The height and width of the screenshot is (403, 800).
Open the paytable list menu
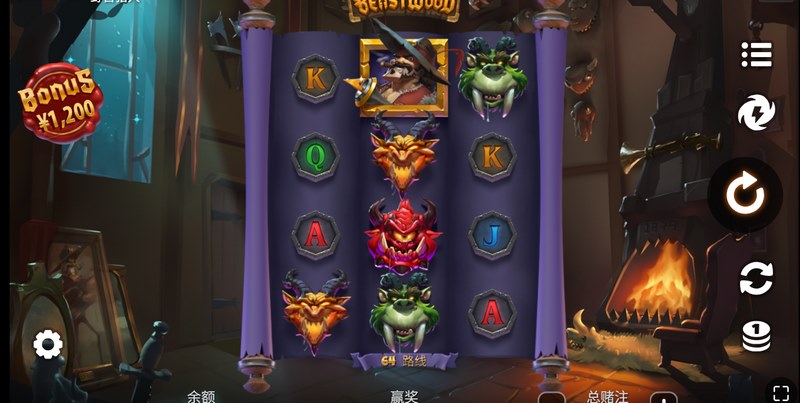pyautogui.click(x=756, y=55)
